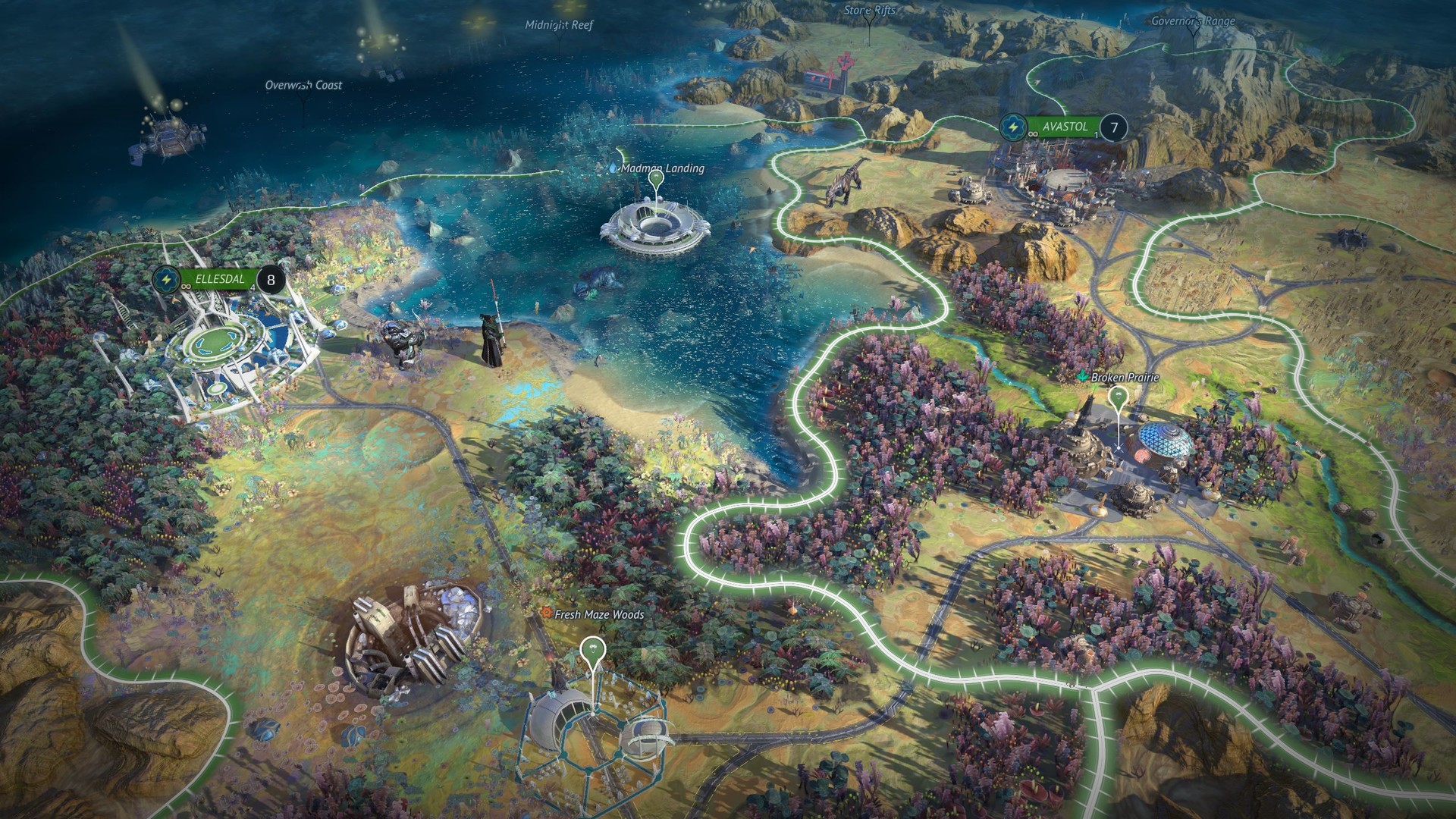1456x819 pixels.
Task: Select the Store Rifts location label
Action: point(869,12)
